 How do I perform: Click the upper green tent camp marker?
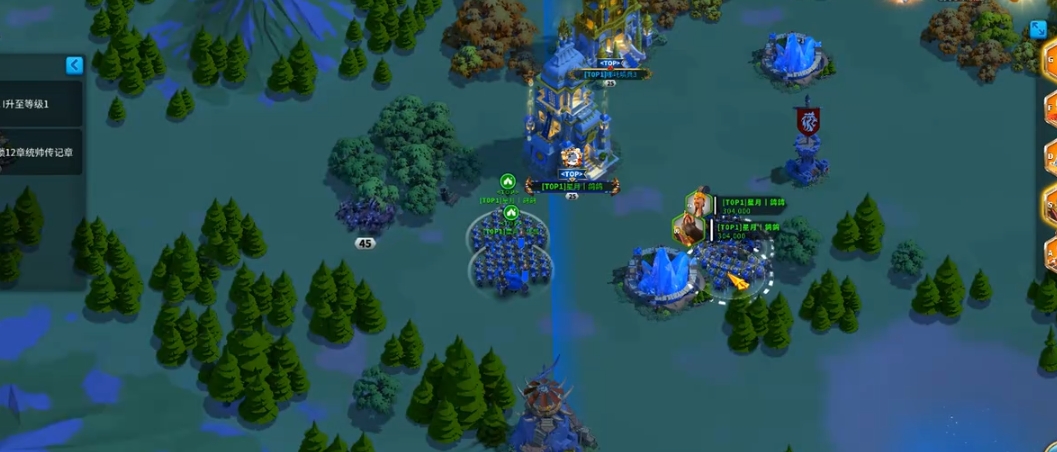(x=507, y=182)
